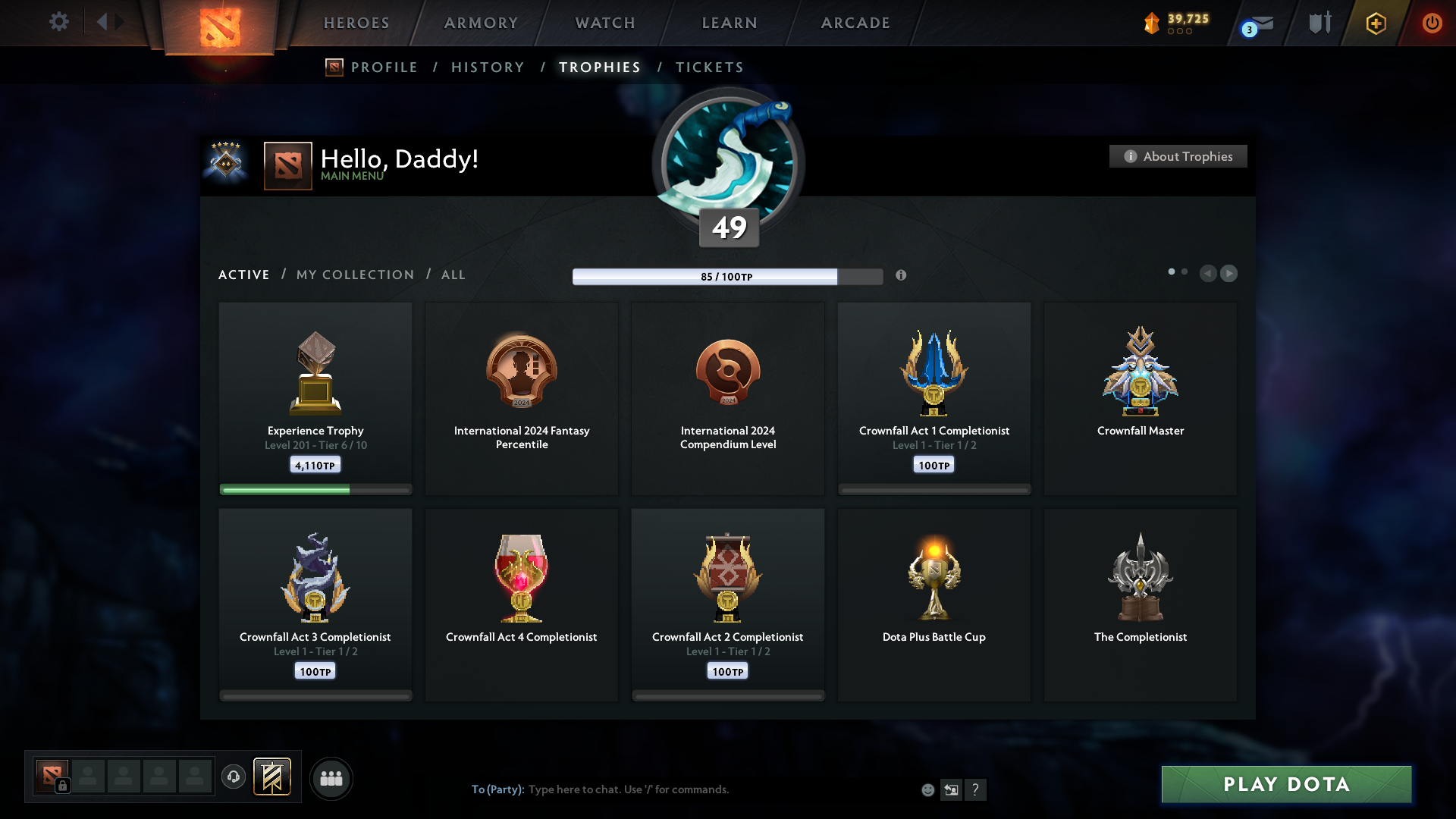Open settings with the gear icon
1456x819 pixels.
[59, 22]
